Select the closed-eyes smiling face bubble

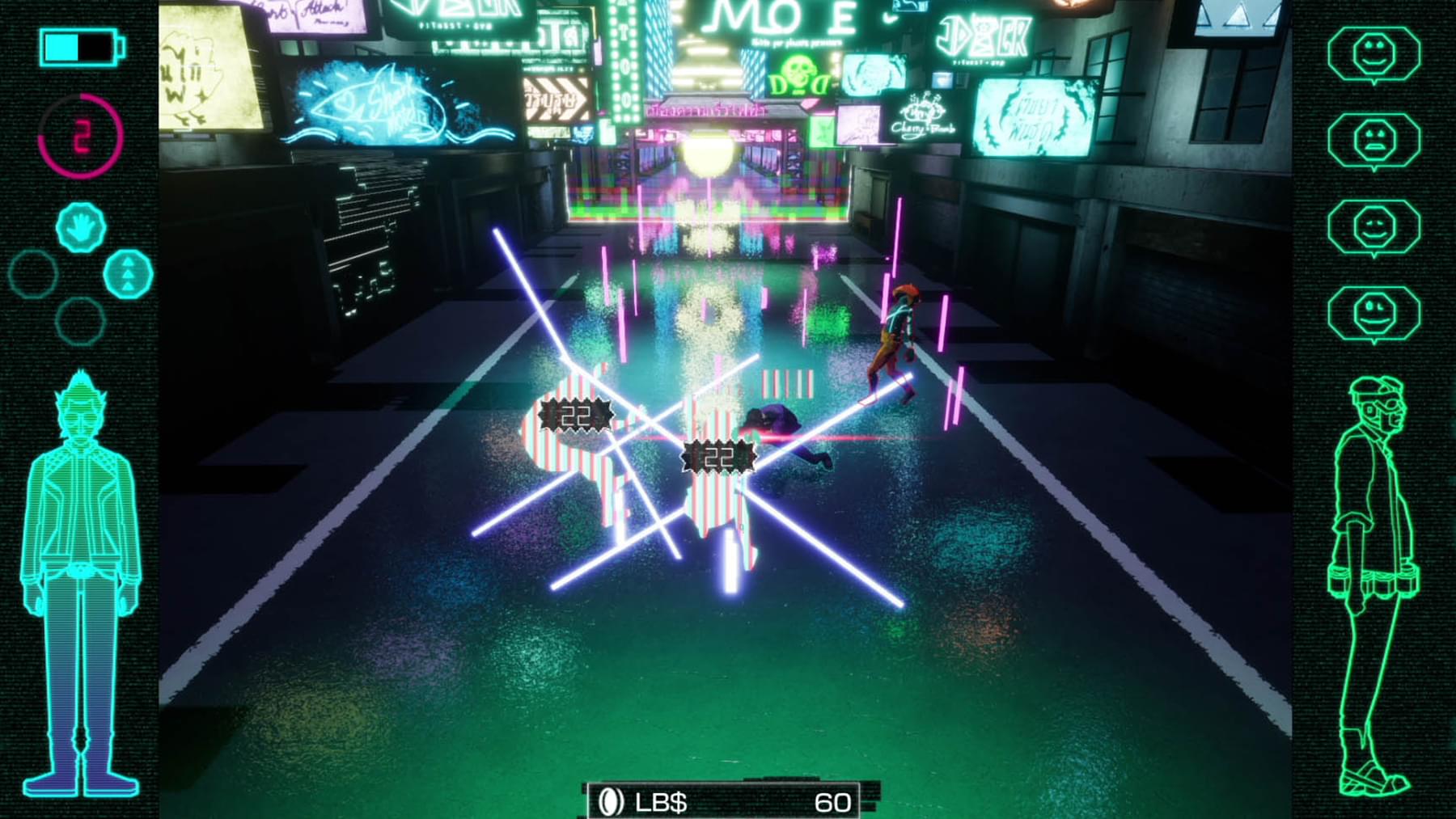coord(1373,227)
